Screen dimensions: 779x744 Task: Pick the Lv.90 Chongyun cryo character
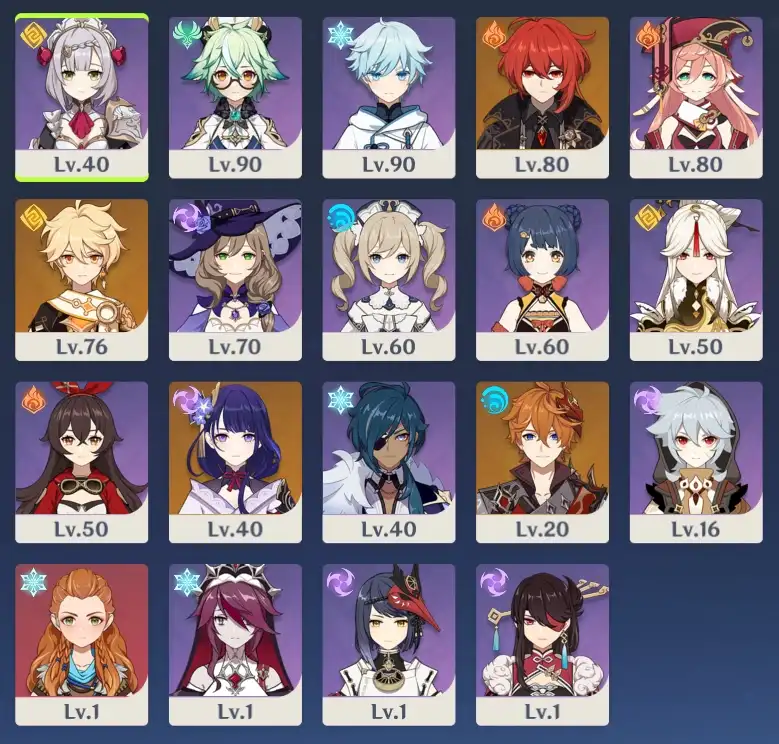pyautogui.click(x=389, y=97)
